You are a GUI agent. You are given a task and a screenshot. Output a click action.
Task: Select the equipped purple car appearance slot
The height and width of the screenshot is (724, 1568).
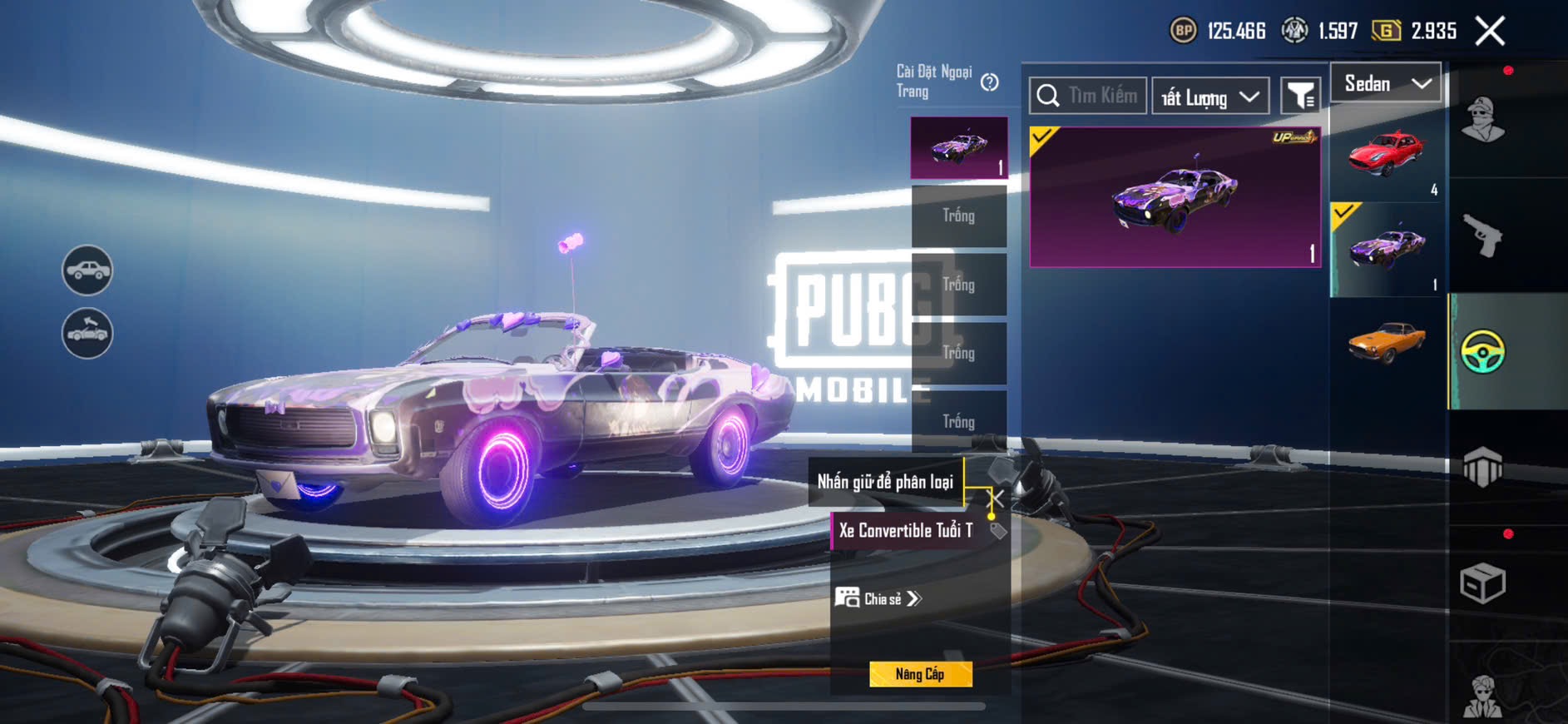tap(959, 148)
